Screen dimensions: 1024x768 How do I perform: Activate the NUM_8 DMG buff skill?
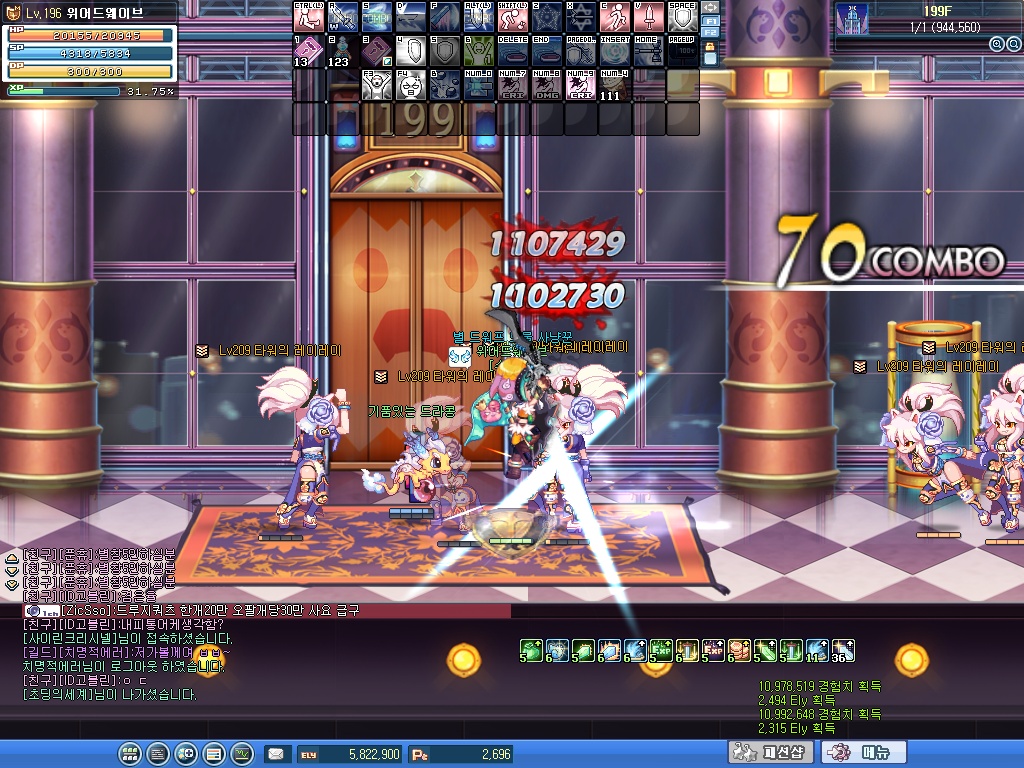(x=546, y=85)
